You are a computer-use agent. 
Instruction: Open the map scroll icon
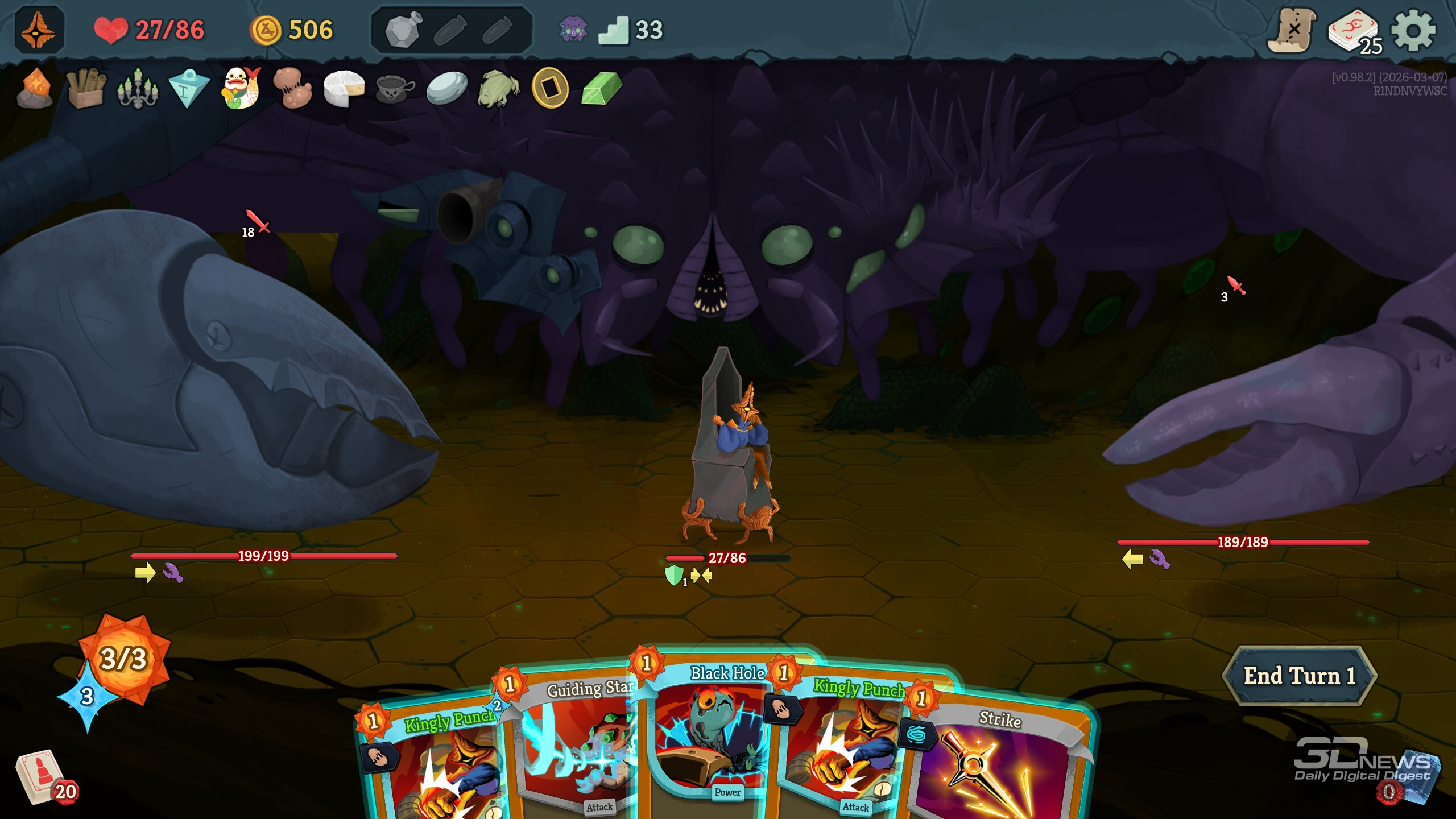click(1291, 30)
